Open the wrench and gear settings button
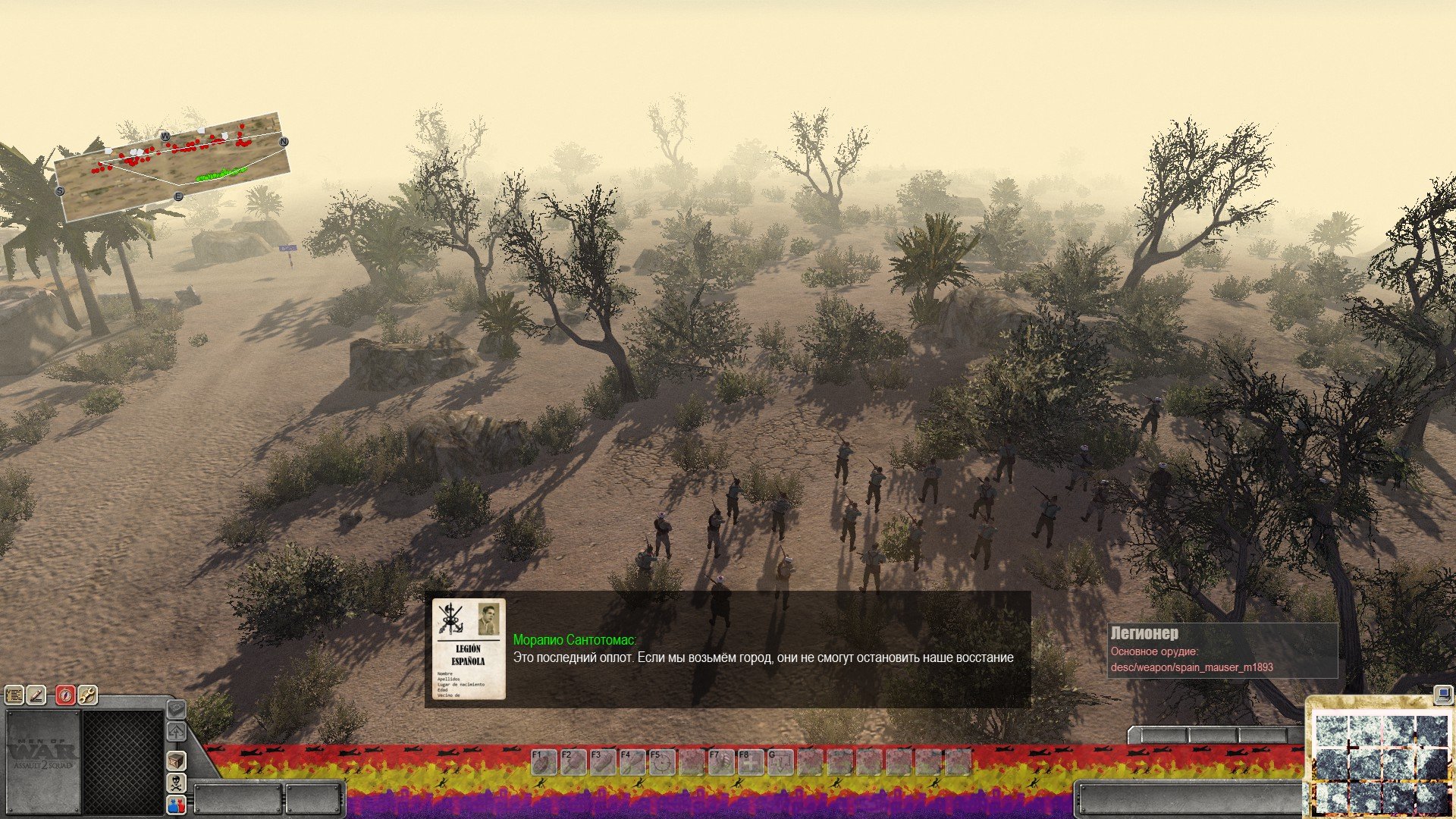1456x819 pixels. (x=88, y=695)
